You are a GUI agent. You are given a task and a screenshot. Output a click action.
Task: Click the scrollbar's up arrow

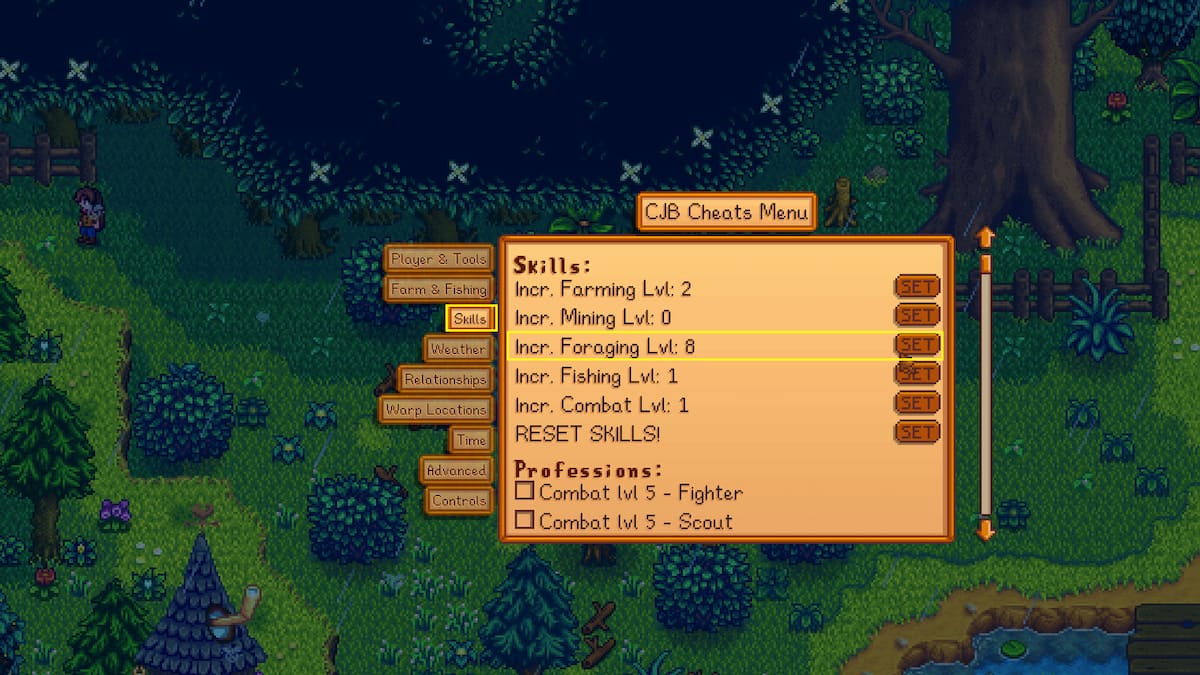pos(985,237)
